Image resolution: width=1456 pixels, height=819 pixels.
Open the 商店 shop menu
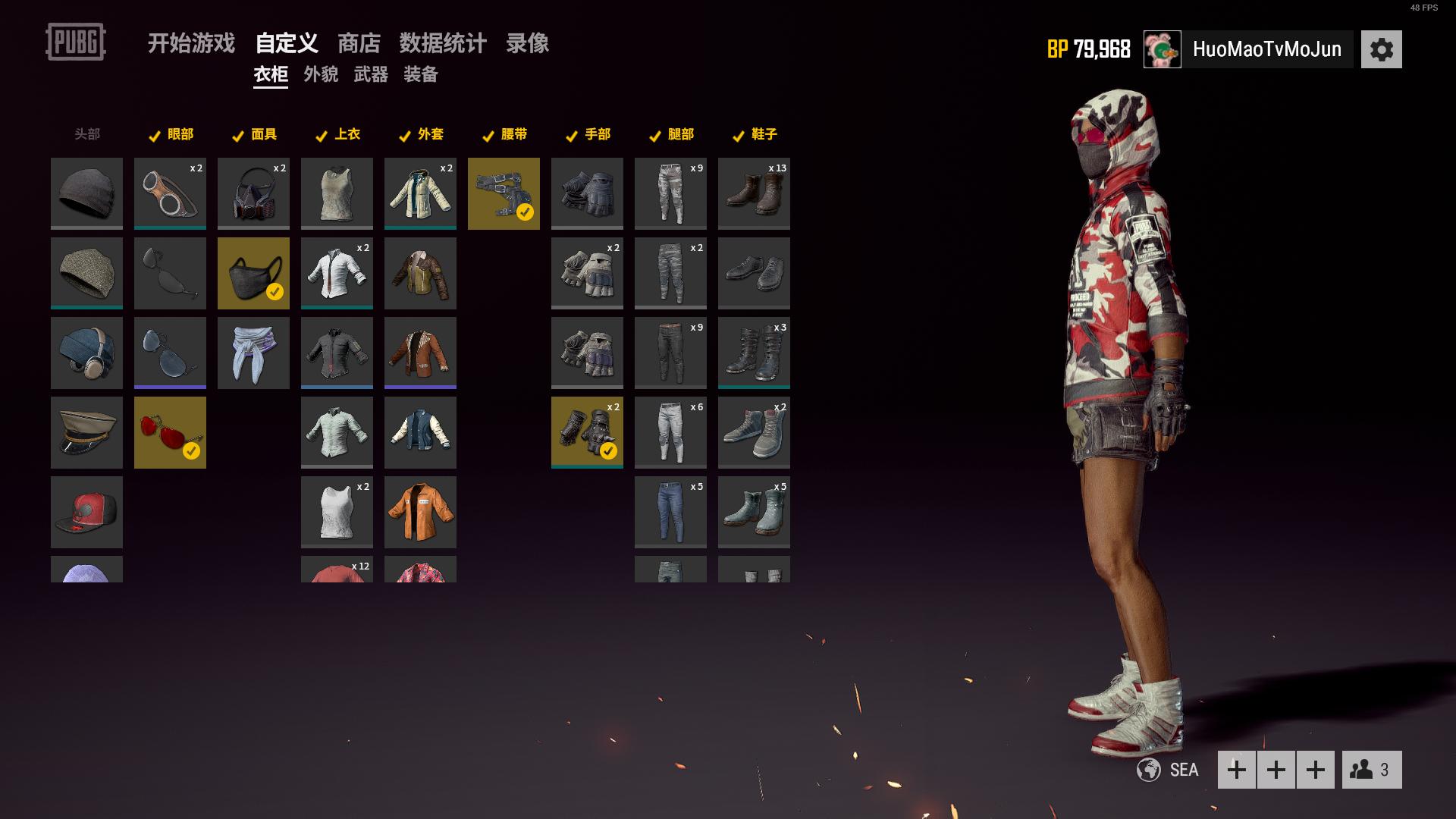(359, 43)
